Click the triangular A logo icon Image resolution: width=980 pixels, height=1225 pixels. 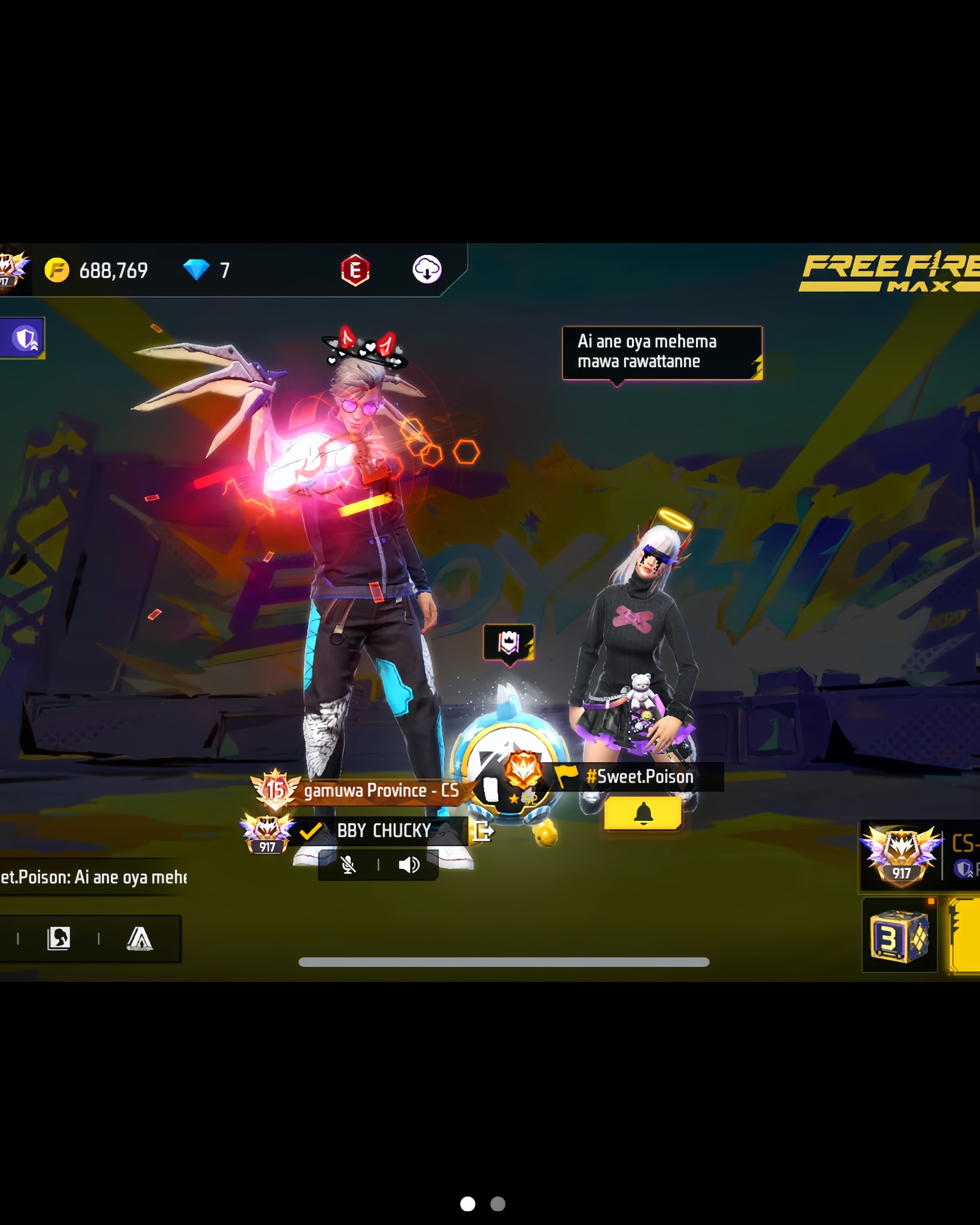pyautogui.click(x=139, y=939)
